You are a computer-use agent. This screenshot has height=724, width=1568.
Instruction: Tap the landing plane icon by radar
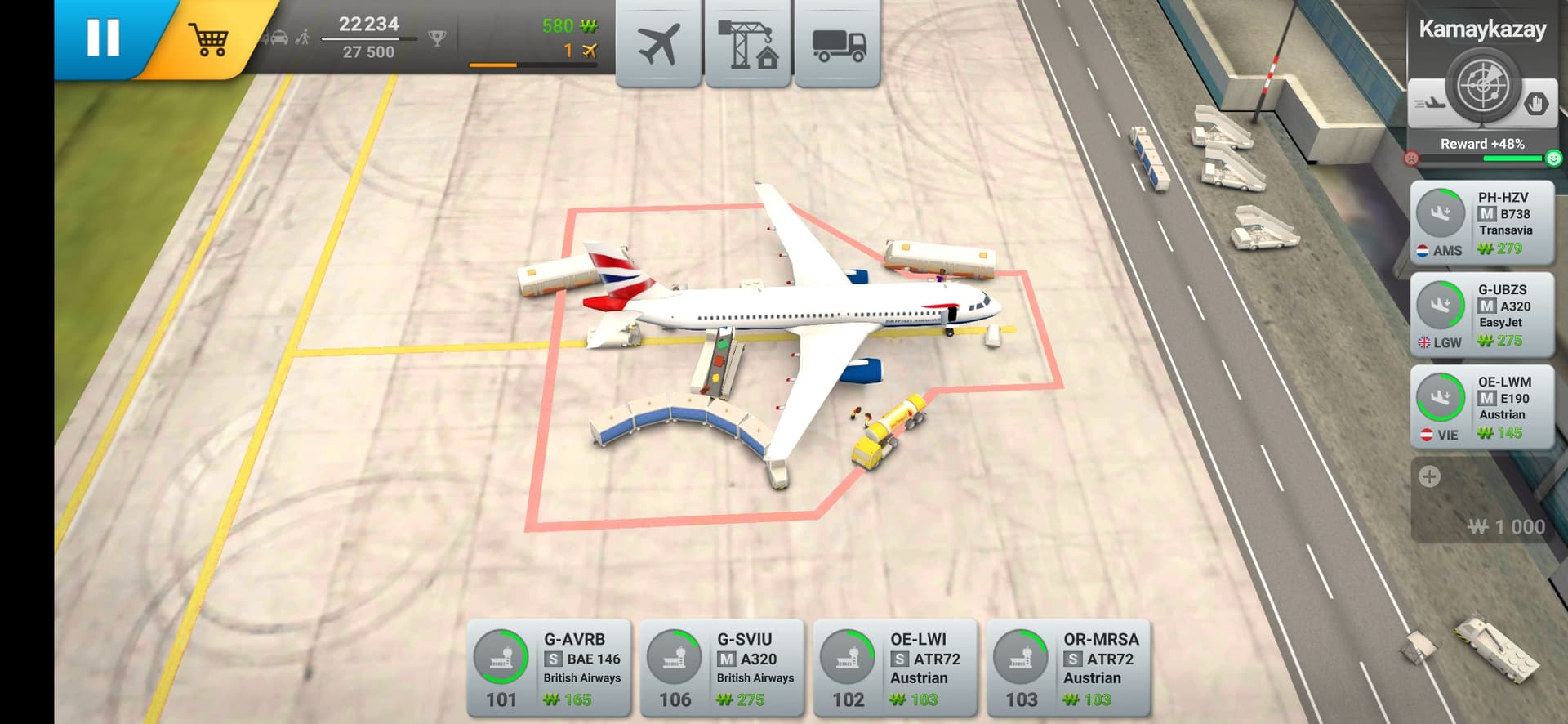[x=1429, y=104]
